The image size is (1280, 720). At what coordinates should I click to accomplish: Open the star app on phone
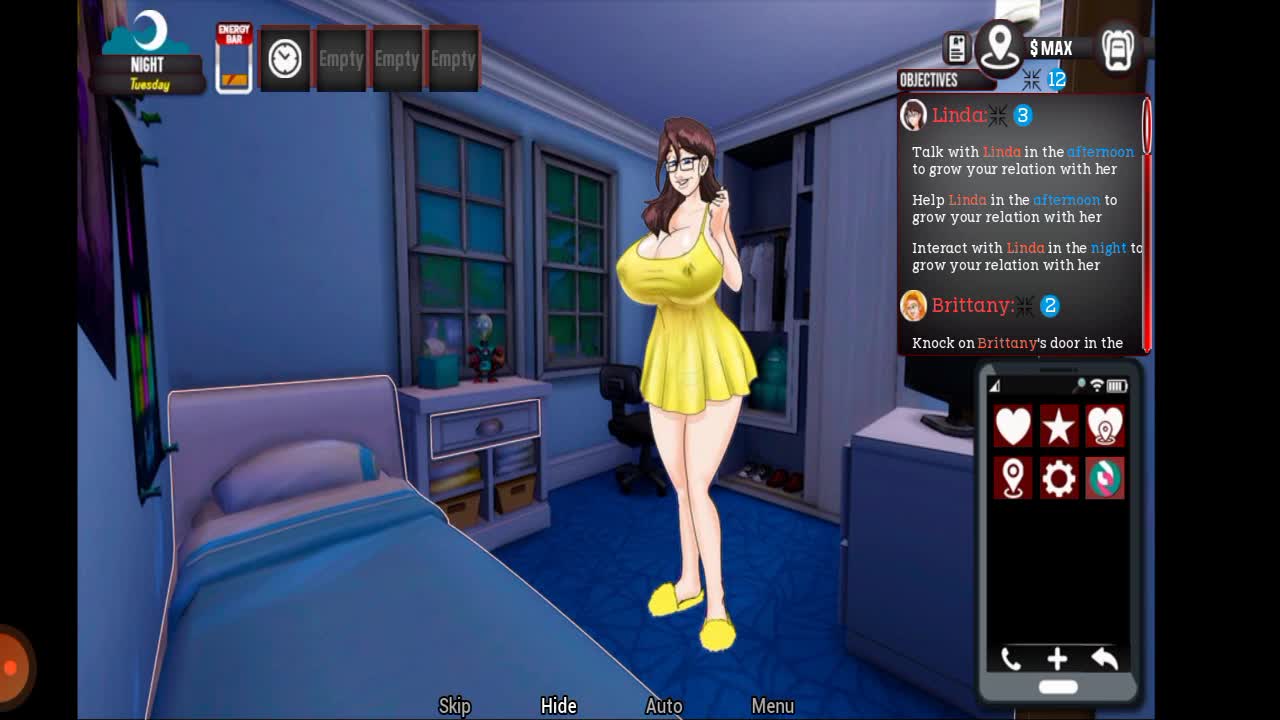point(1059,427)
